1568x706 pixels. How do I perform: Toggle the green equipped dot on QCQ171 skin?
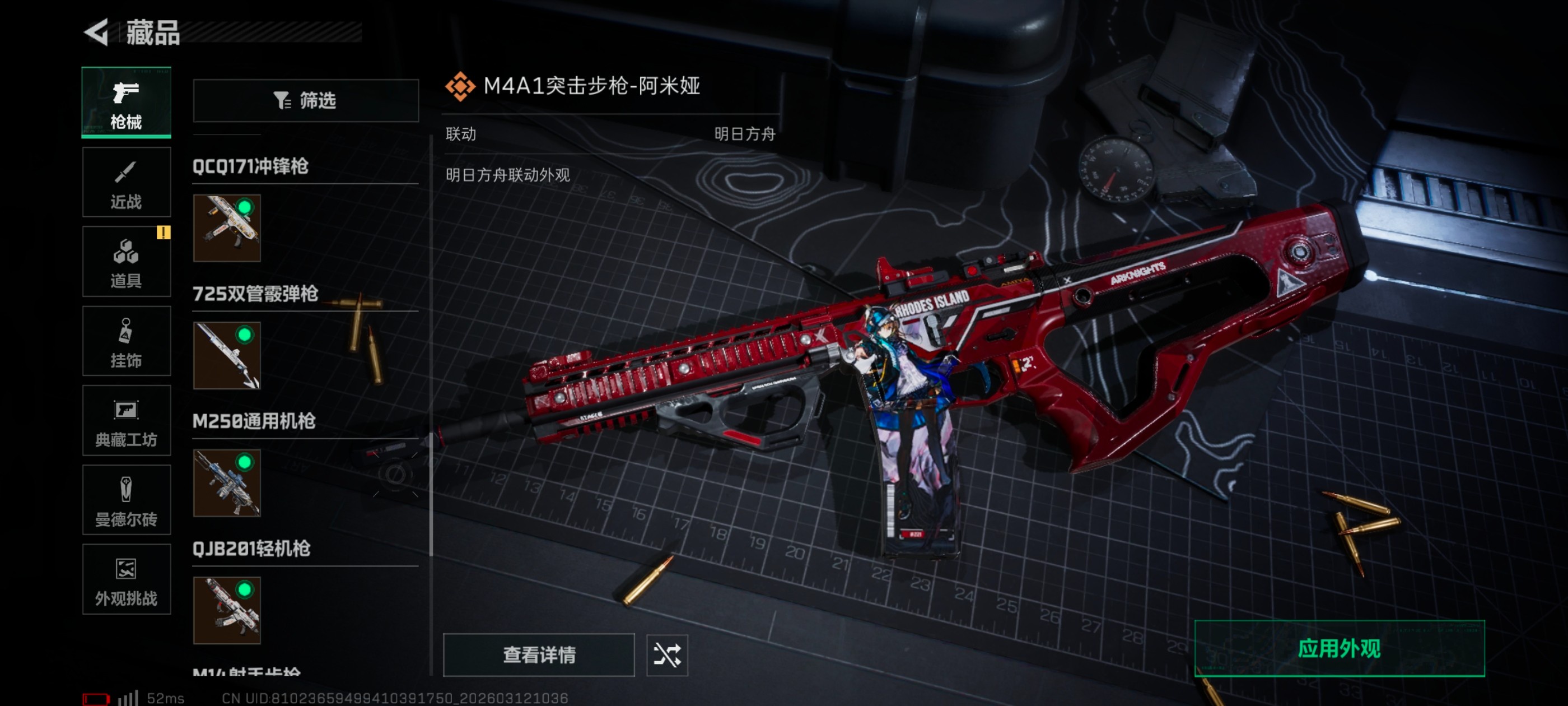tap(246, 208)
